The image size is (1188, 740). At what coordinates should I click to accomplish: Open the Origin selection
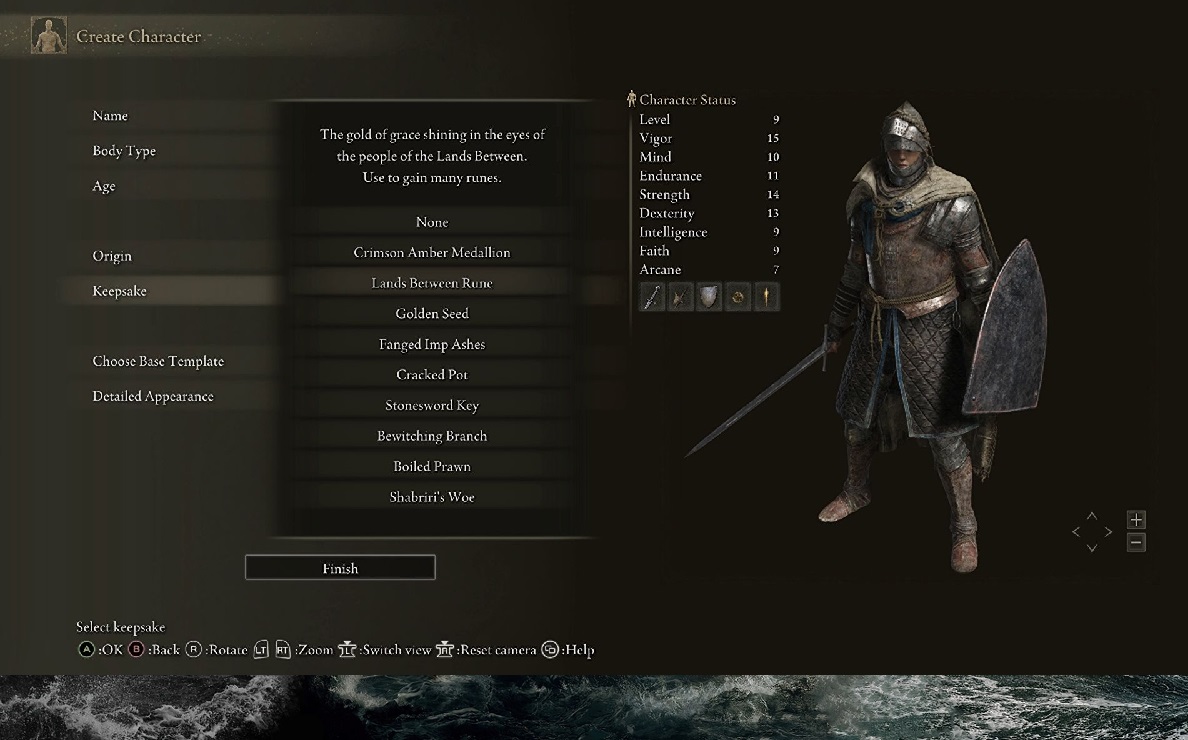(112, 256)
